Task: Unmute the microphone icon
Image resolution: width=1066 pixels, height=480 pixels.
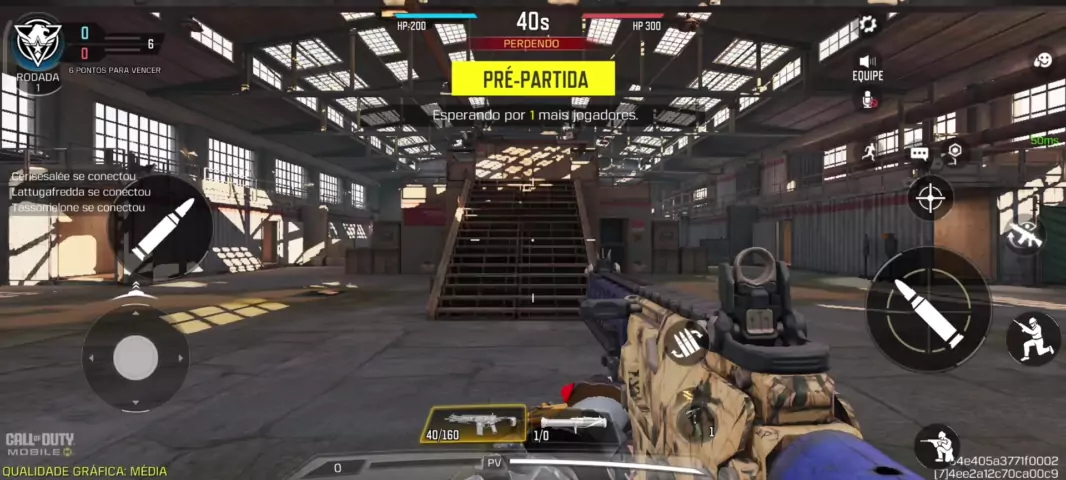Action: (x=867, y=98)
